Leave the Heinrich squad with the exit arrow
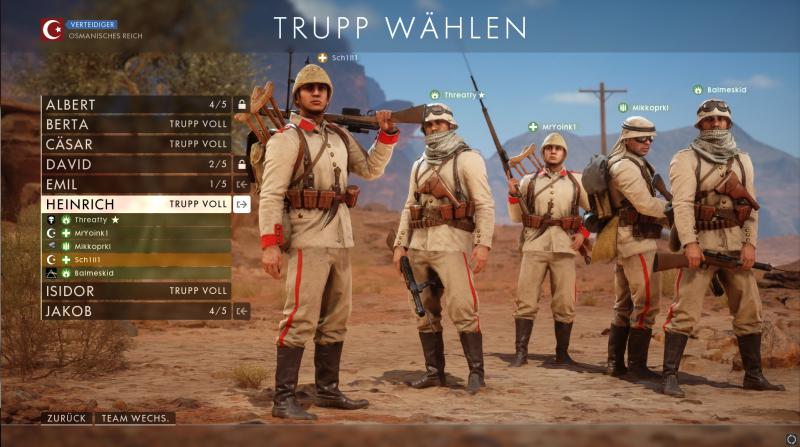Image resolution: width=800 pixels, height=447 pixels. click(242, 204)
